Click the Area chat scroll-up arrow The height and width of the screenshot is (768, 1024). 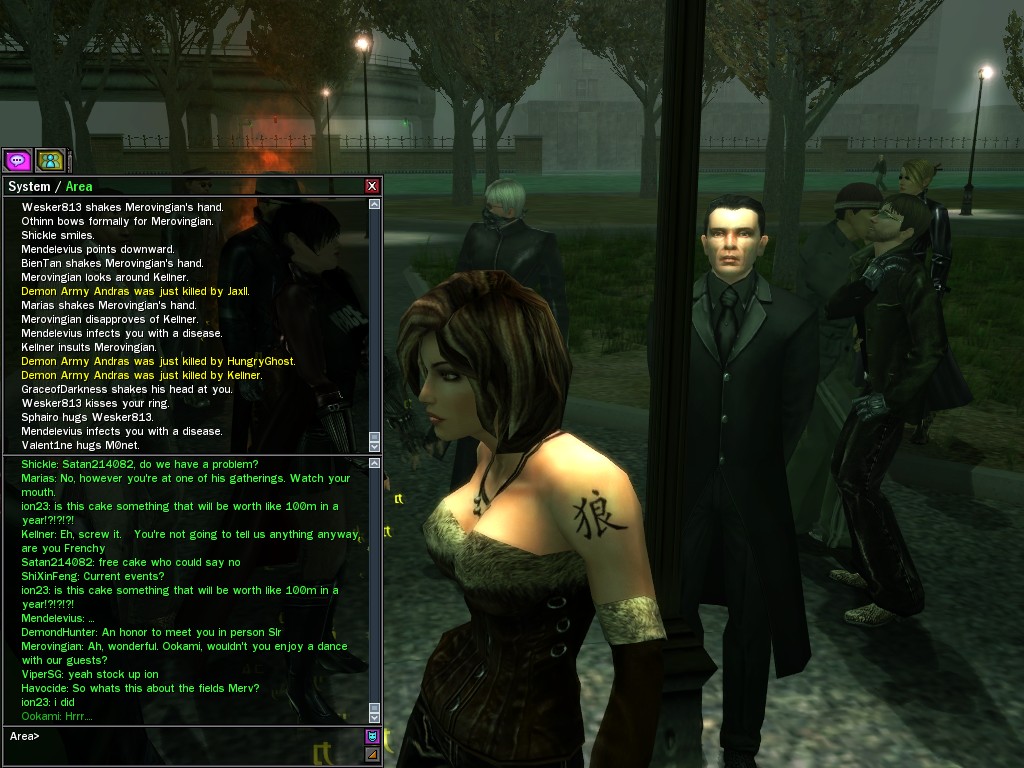375,463
